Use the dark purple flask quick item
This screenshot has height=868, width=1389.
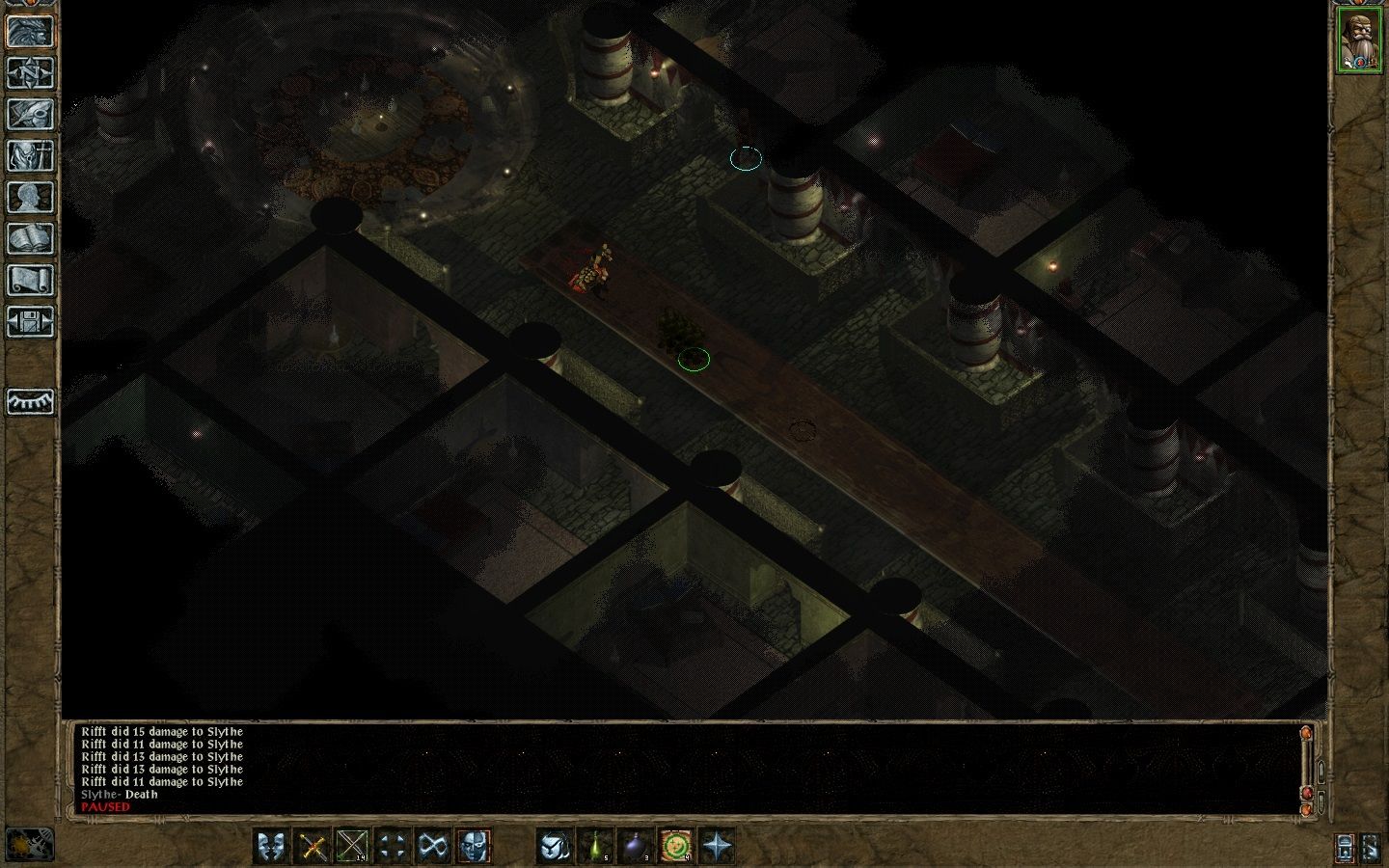(x=637, y=847)
